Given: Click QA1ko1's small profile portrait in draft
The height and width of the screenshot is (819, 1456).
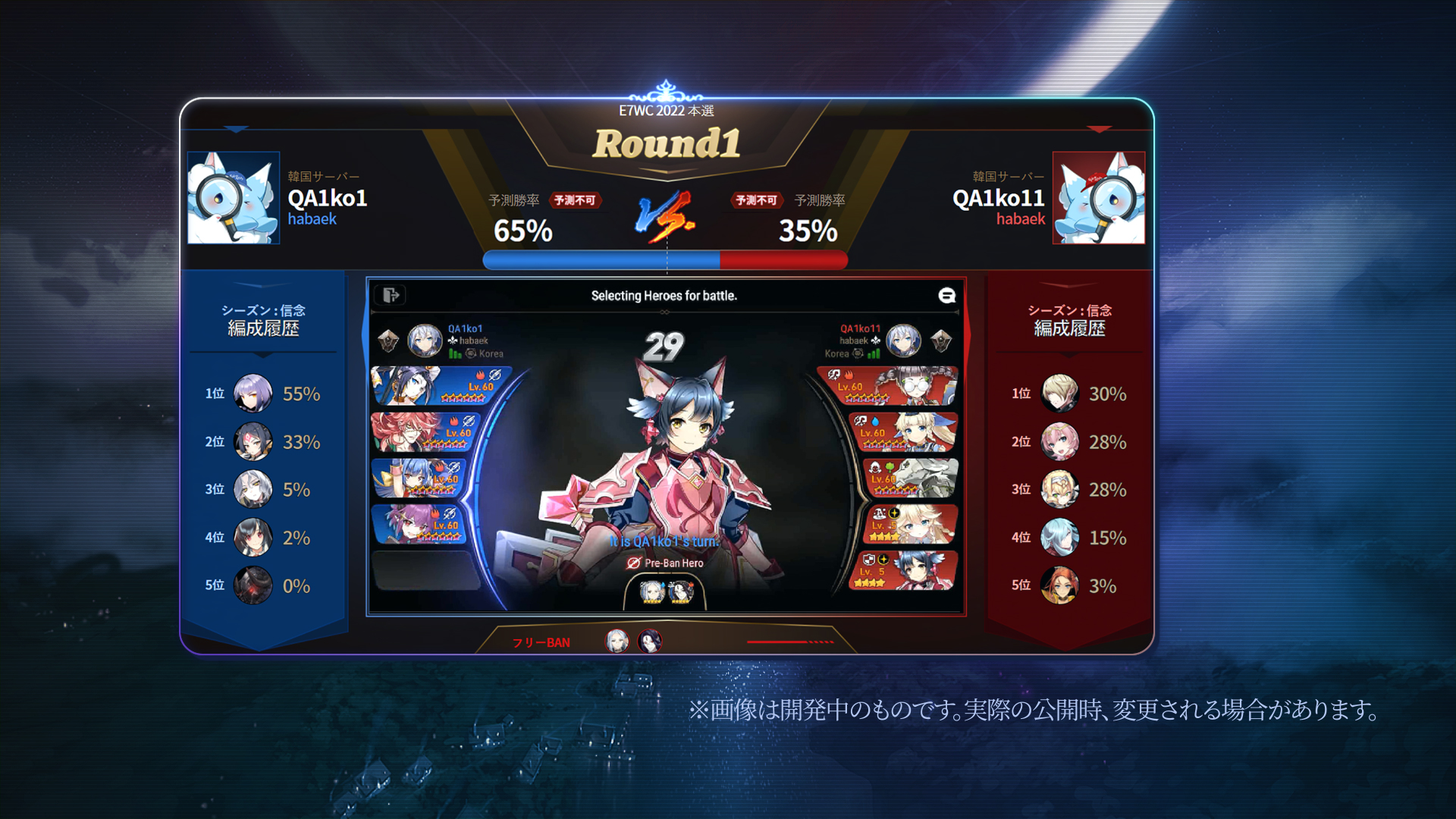Looking at the screenshot, I should point(425,341).
